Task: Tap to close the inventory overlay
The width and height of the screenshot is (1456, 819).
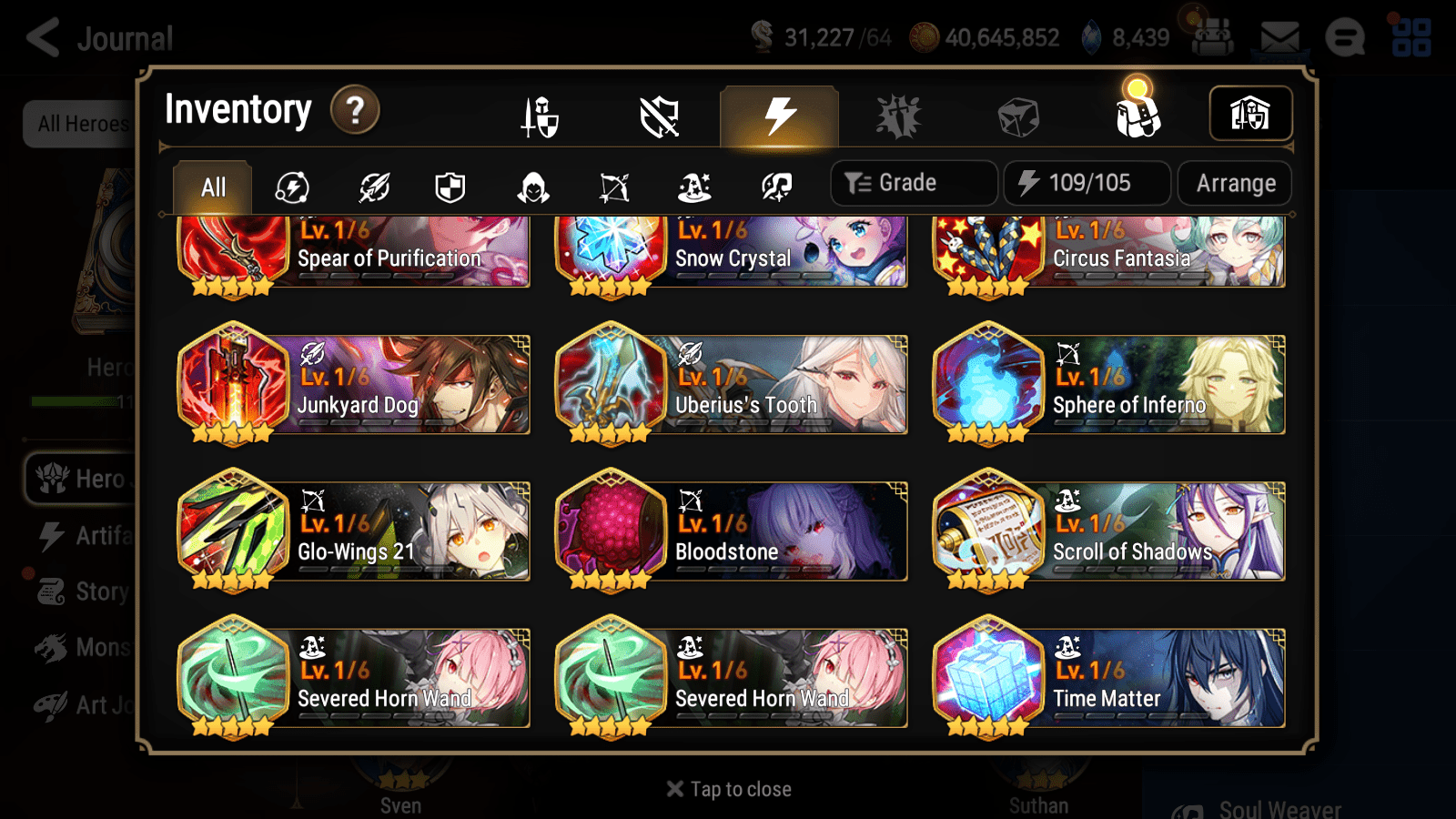Action: pyautogui.click(x=727, y=788)
